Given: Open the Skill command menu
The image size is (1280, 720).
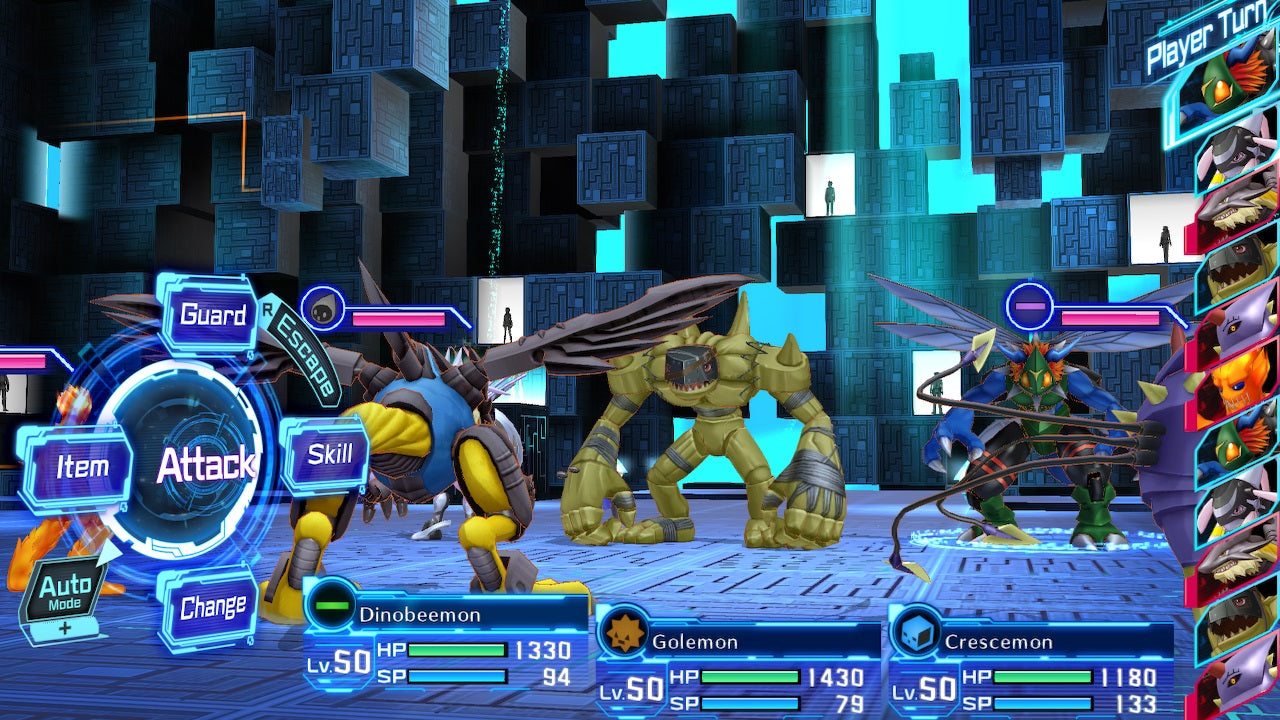Looking at the screenshot, I should pos(328,452).
